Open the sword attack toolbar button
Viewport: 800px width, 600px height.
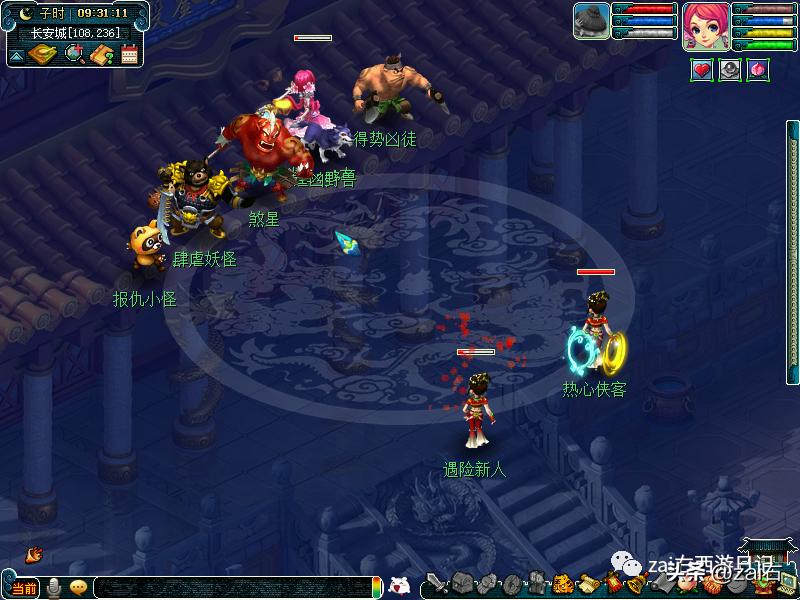tap(438, 583)
